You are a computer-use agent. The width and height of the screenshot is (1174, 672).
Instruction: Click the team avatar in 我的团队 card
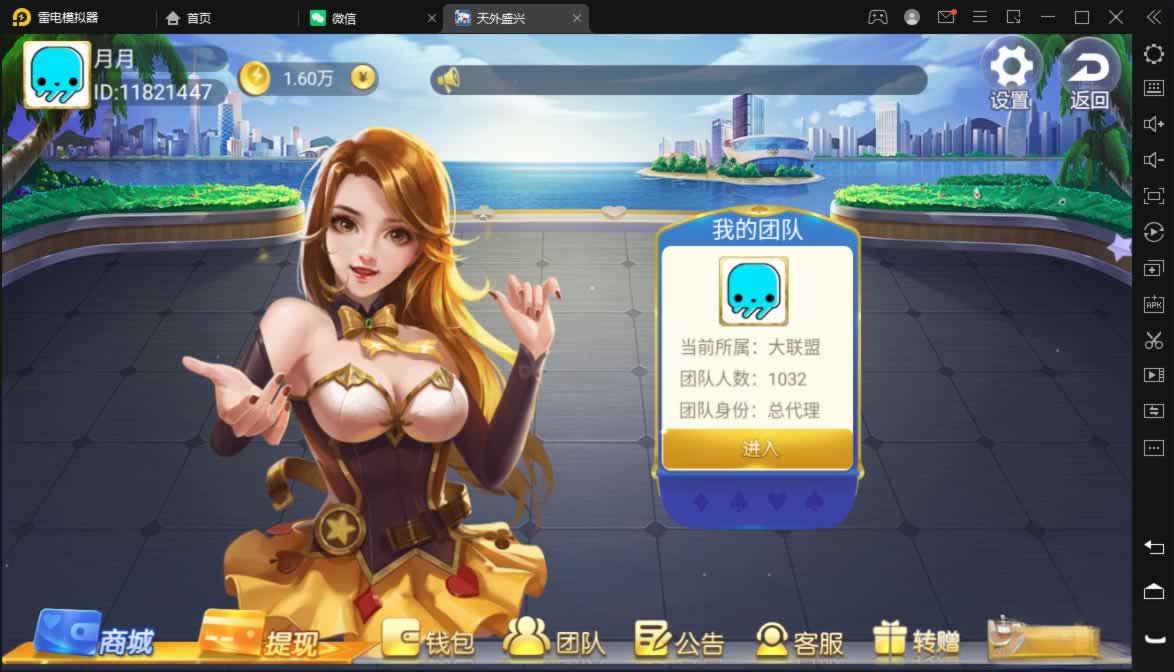(x=753, y=291)
